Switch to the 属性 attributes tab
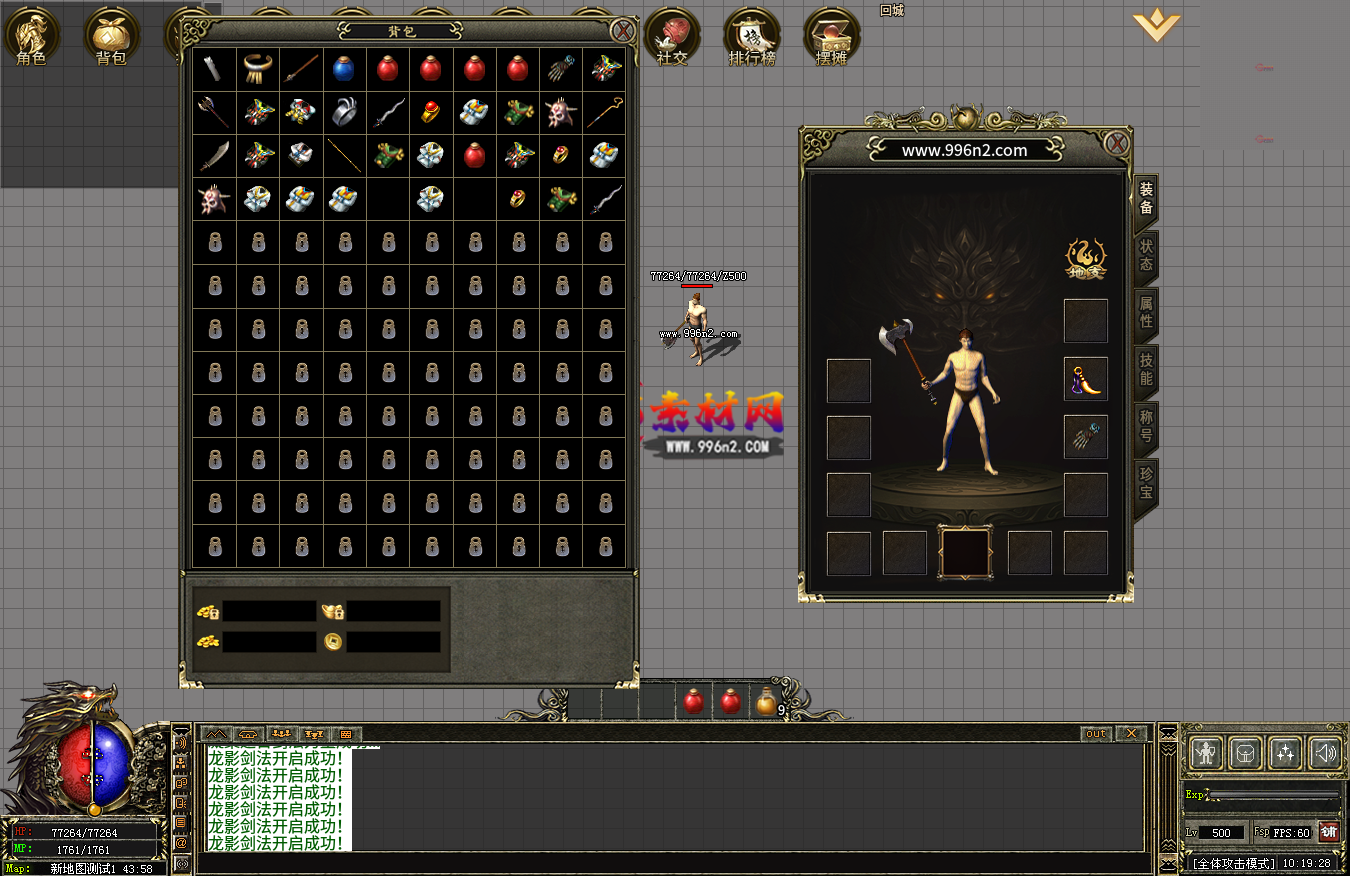Image resolution: width=1350 pixels, height=876 pixels. click(x=1146, y=312)
